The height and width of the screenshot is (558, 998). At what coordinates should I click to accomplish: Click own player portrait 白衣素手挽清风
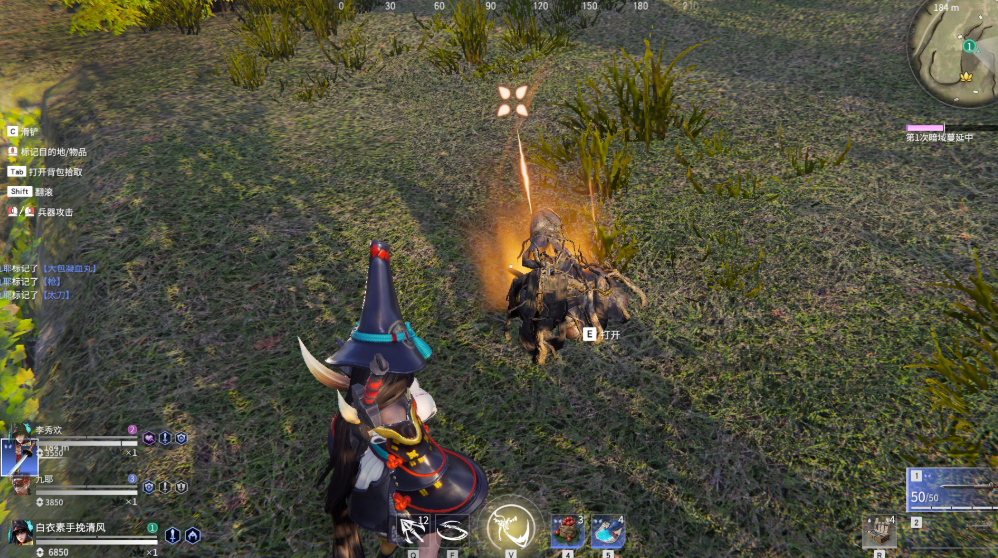[20, 533]
